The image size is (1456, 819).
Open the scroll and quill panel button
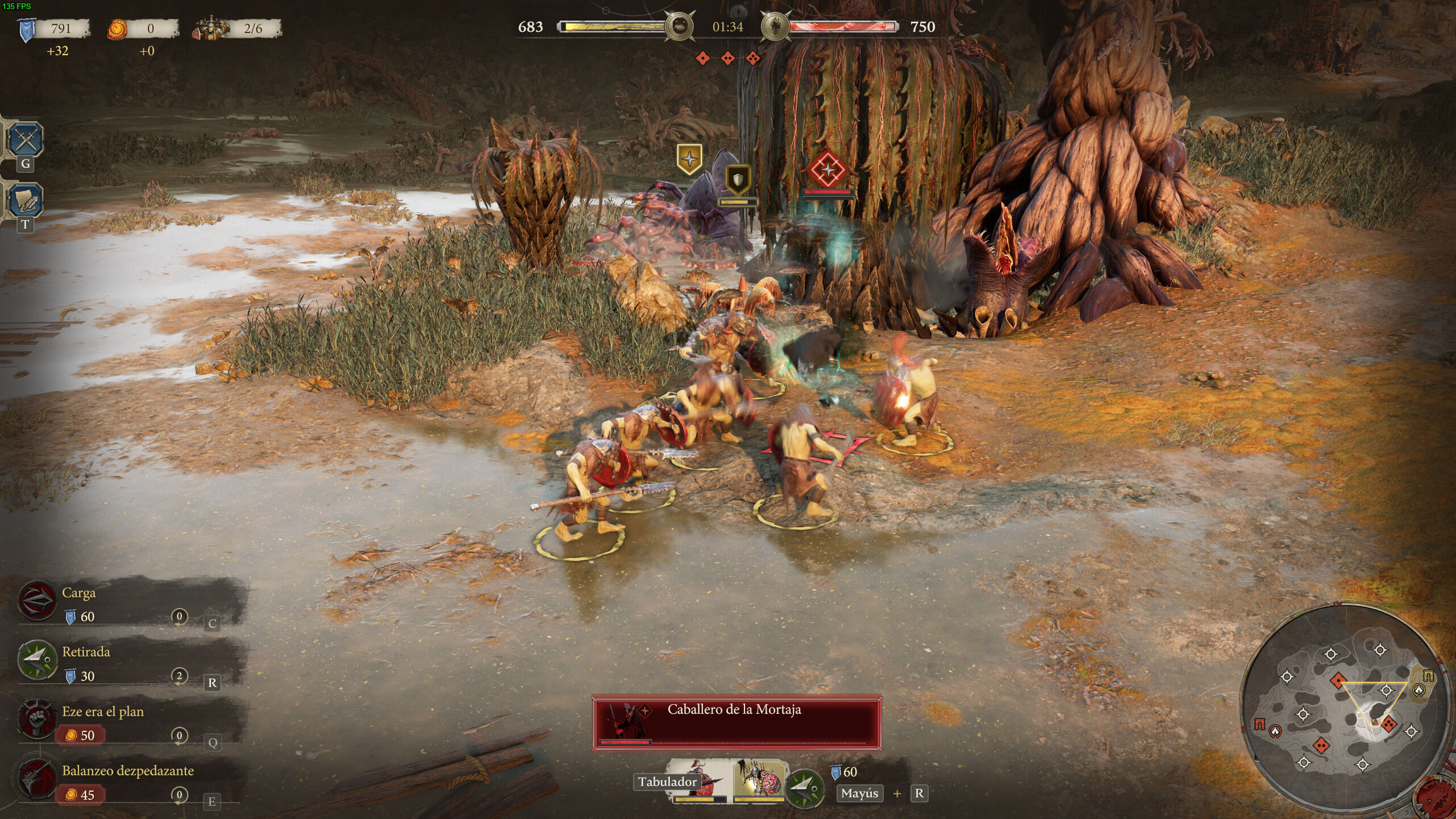tap(26, 200)
